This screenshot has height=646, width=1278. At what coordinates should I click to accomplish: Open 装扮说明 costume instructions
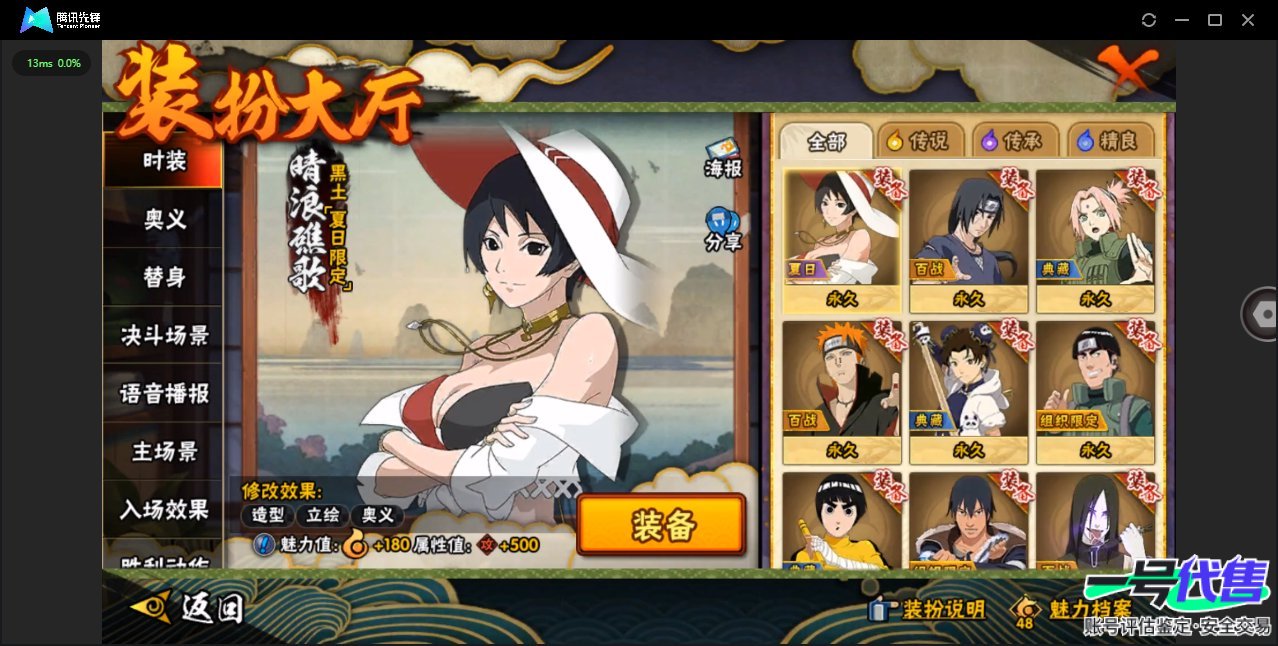(x=929, y=609)
